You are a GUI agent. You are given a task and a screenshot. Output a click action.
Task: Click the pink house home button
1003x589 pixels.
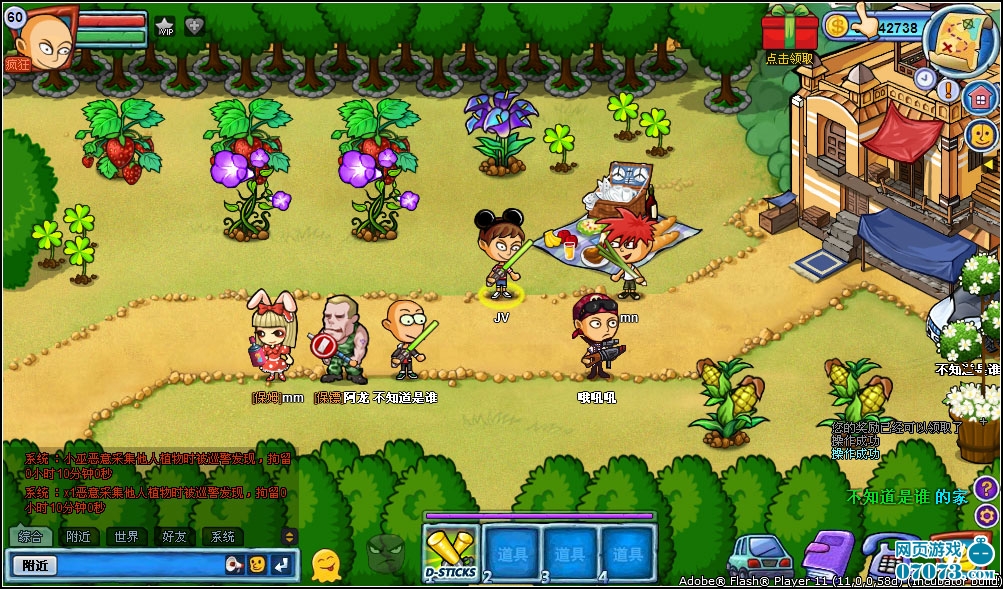(979, 98)
